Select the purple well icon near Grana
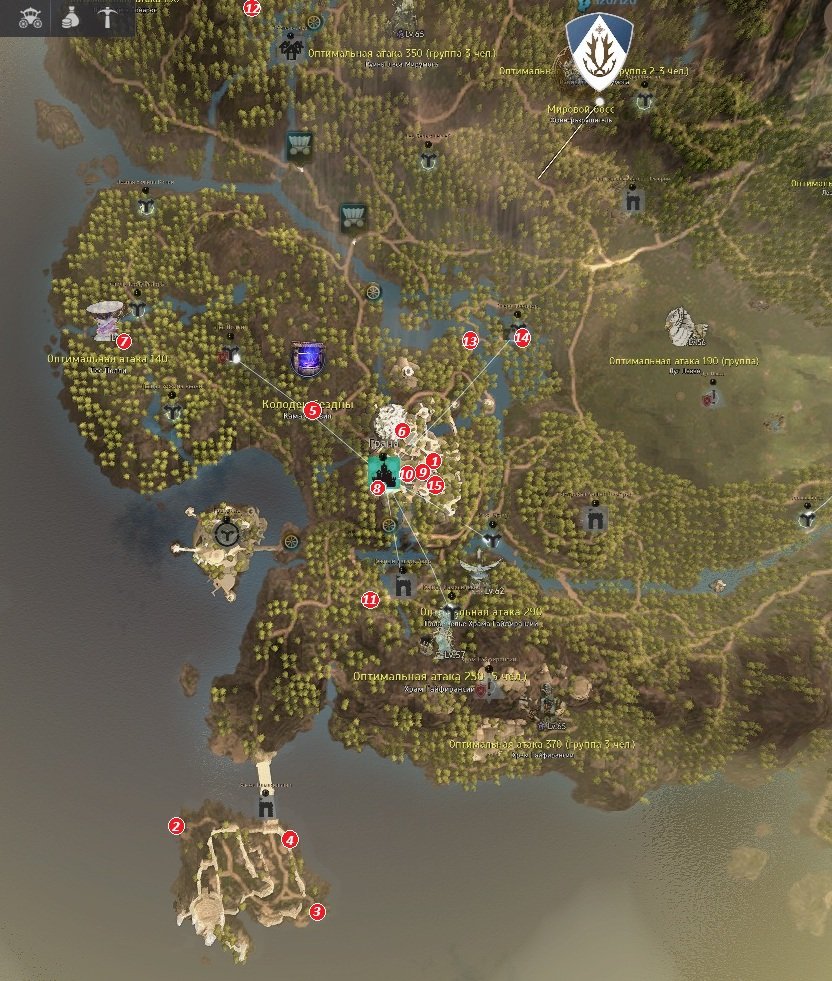This screenshot has height=981, width=832. click(x=307, y=358)
